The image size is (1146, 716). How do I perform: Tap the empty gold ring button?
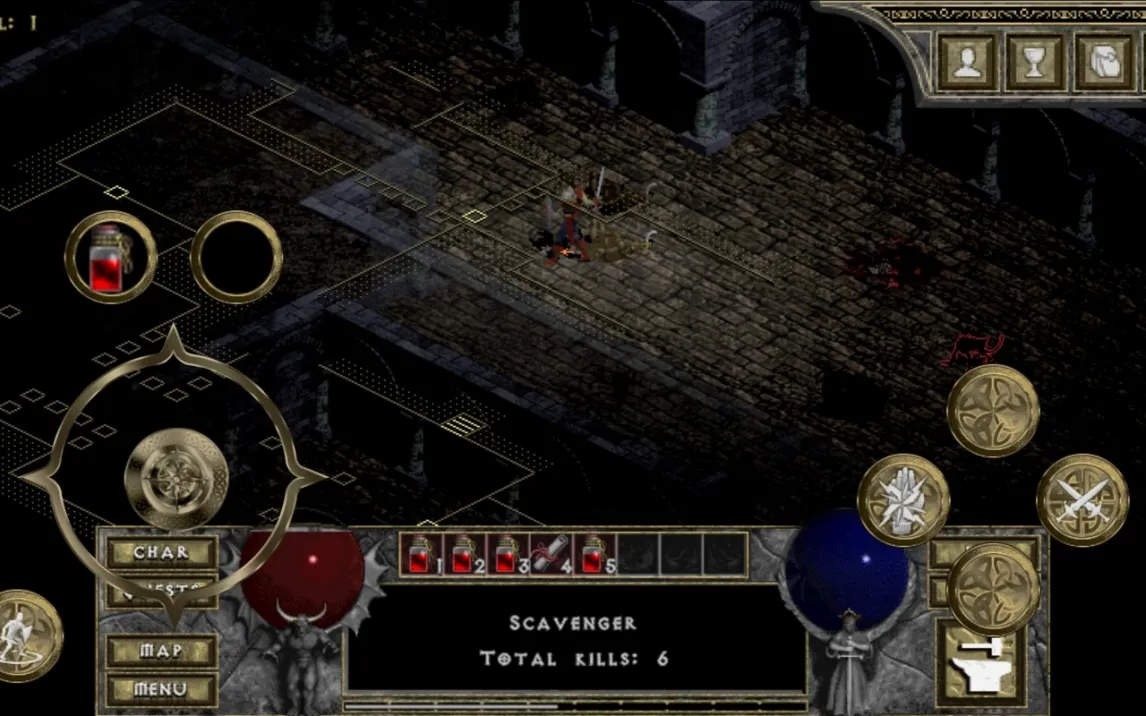pos(236,257)
